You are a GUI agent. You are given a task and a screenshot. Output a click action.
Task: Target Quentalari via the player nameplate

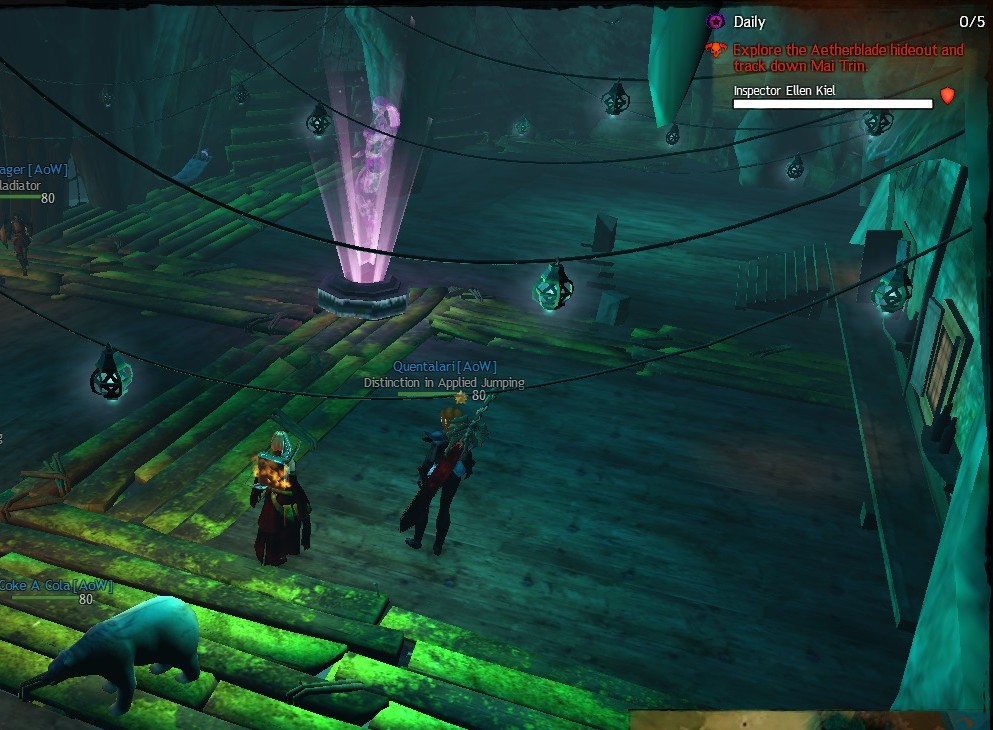click(444, 367)
